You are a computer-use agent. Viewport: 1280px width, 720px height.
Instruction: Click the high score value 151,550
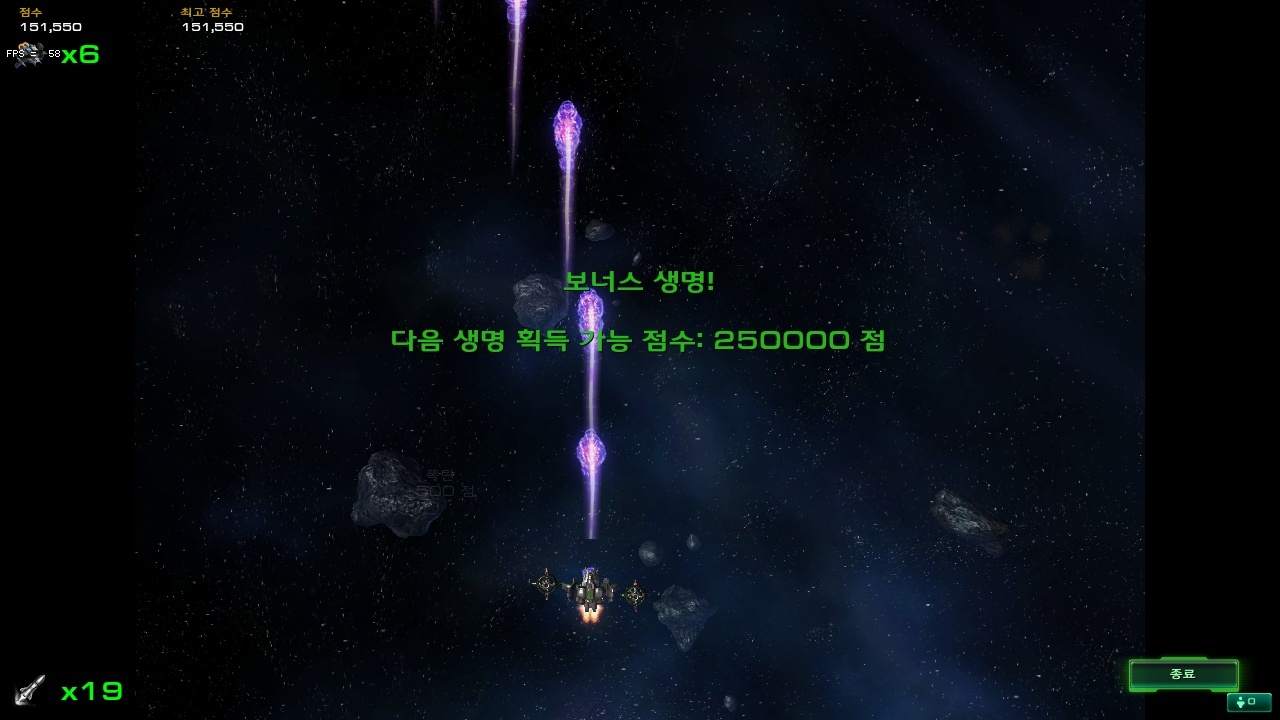coord(212,27)
